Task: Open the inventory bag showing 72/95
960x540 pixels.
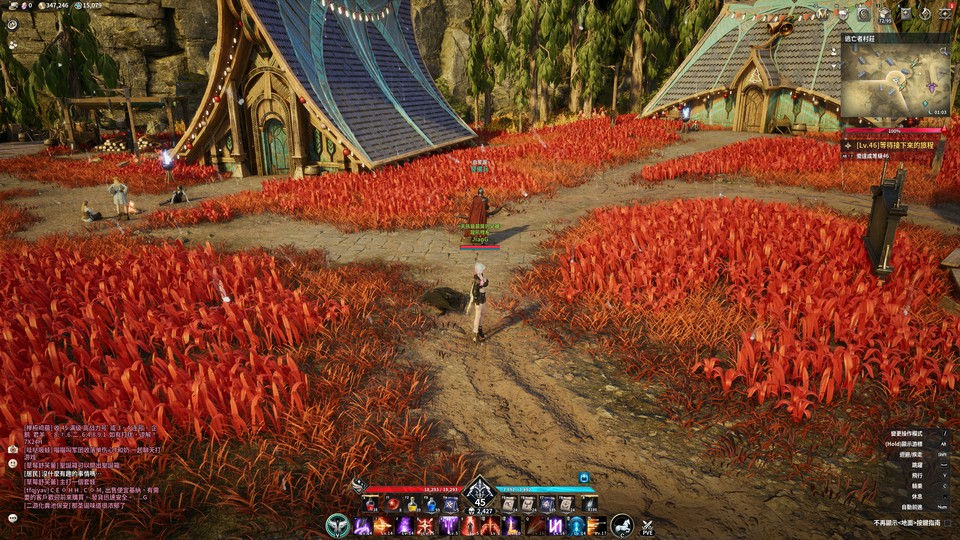Action: tap(884, 14)
